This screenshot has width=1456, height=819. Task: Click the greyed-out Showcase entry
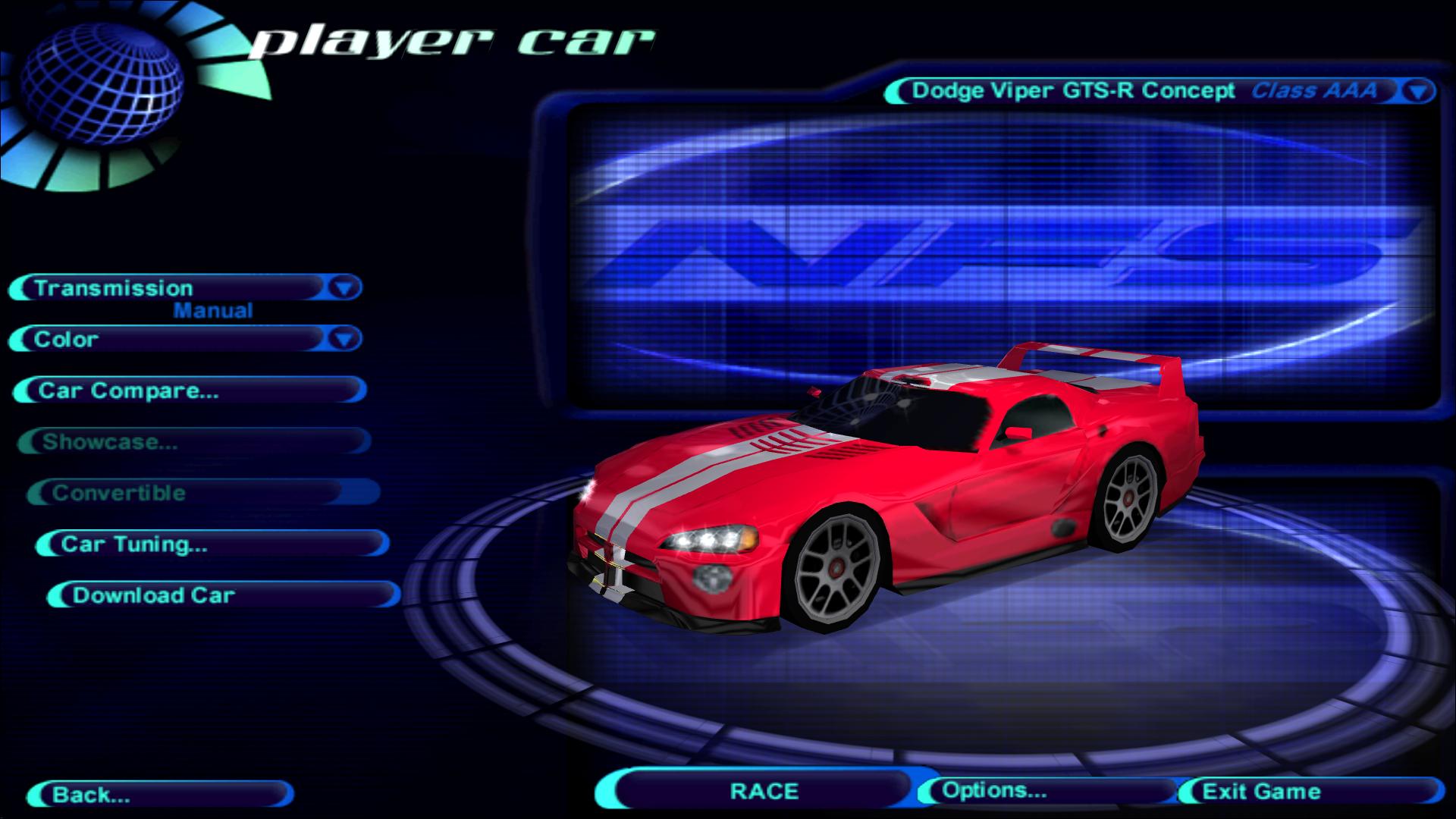[x=193, y=442]
